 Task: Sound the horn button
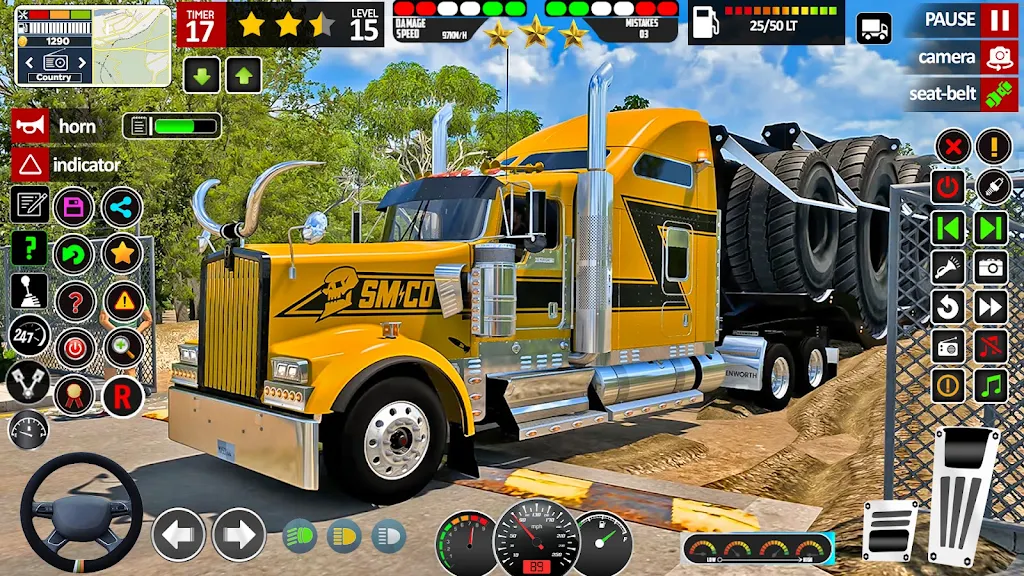(31, 126)
